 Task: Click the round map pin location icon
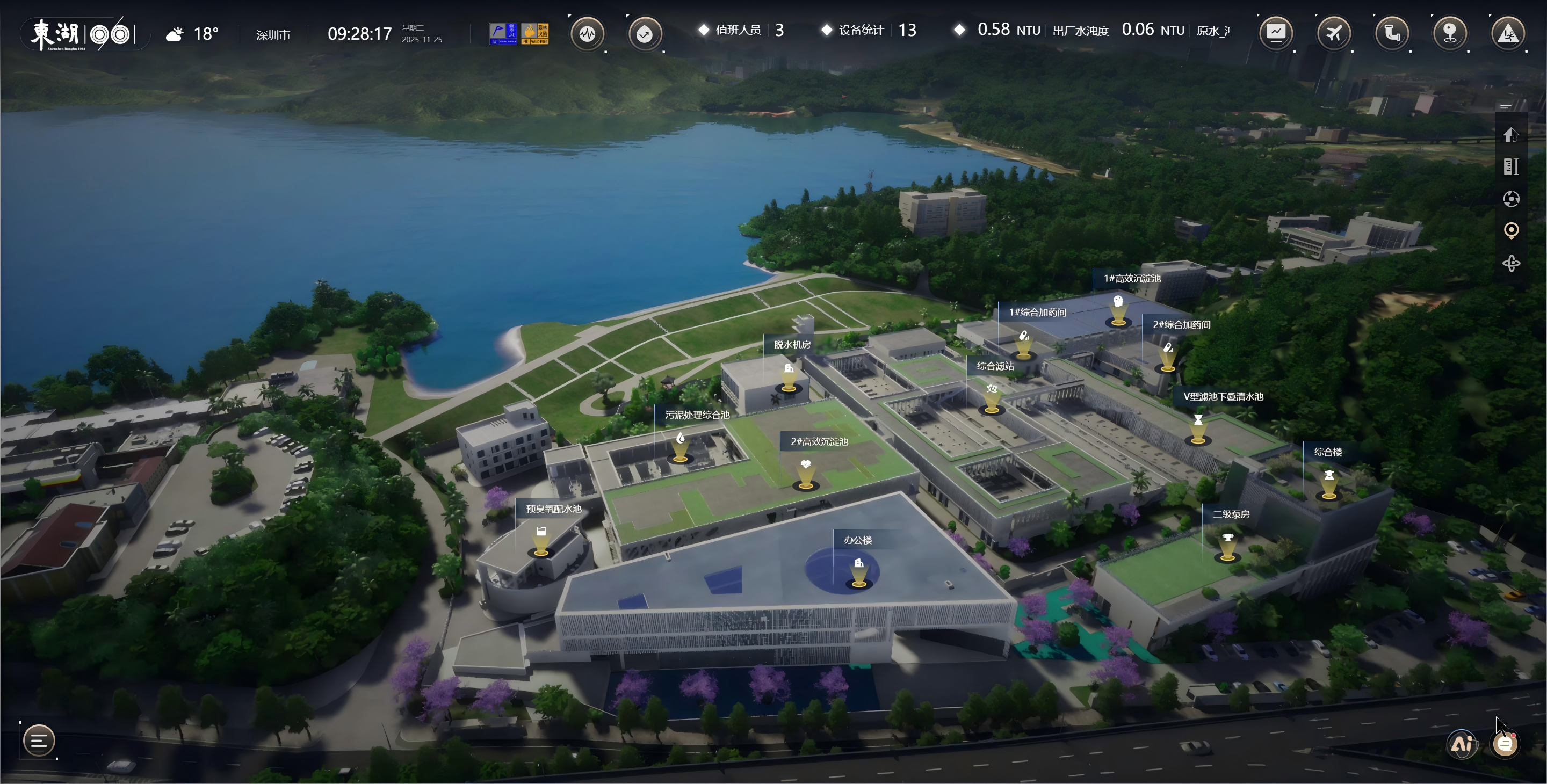(1450, 32)
